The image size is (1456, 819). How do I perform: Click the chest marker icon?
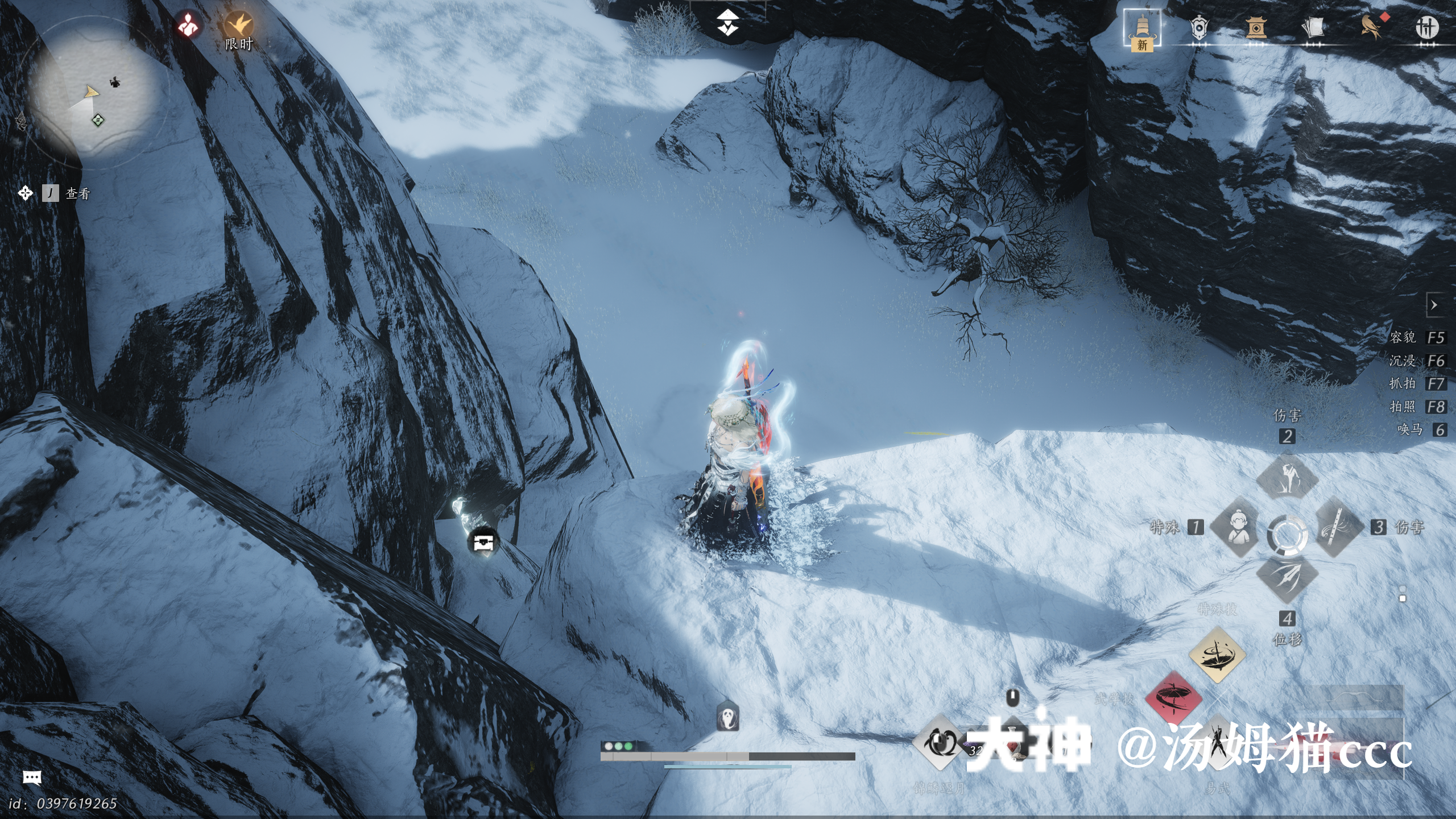click(482, 542)
